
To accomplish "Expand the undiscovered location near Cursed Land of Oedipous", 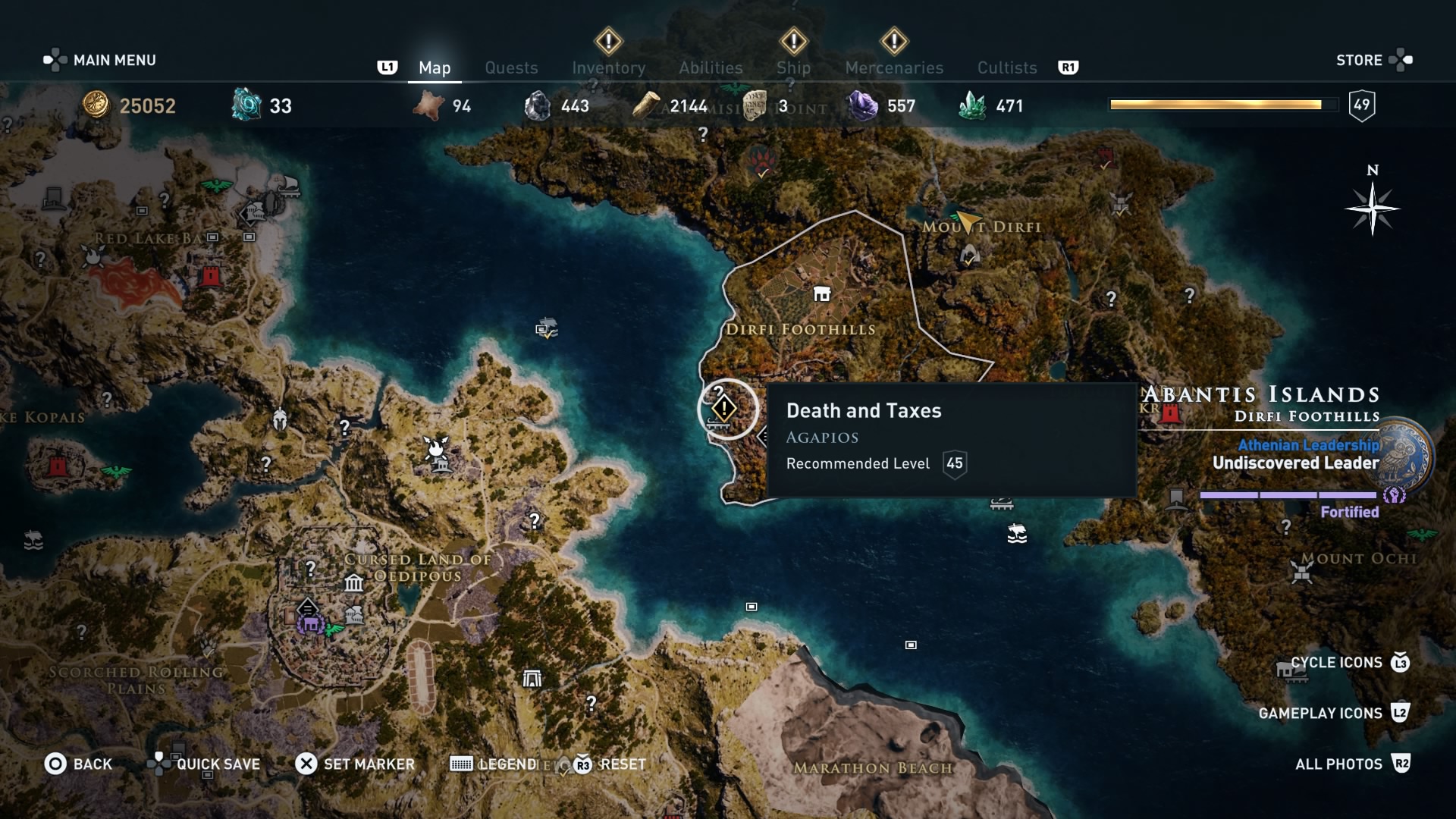I will [311, 567].
